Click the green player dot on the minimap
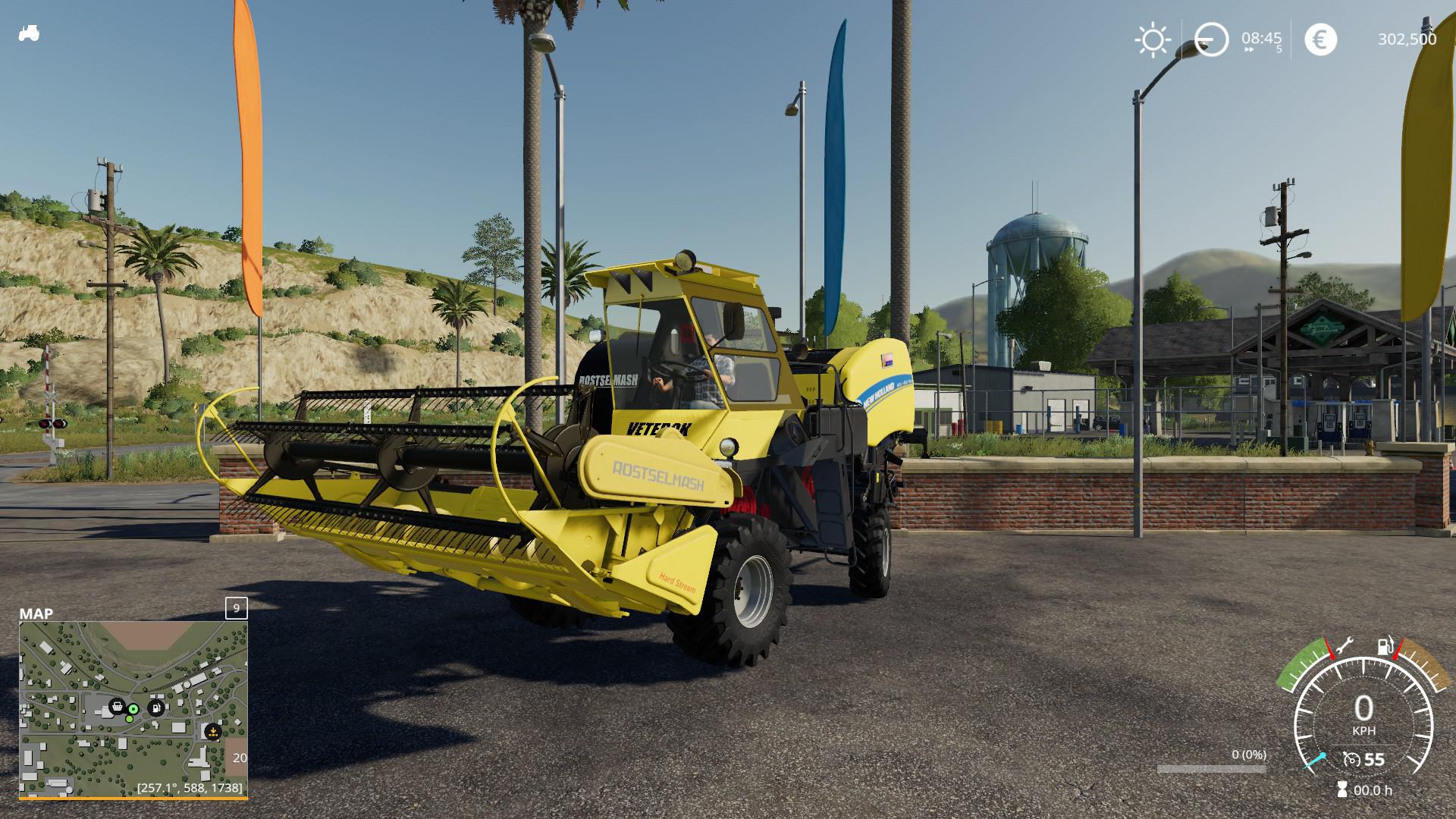 click(133, 708)
